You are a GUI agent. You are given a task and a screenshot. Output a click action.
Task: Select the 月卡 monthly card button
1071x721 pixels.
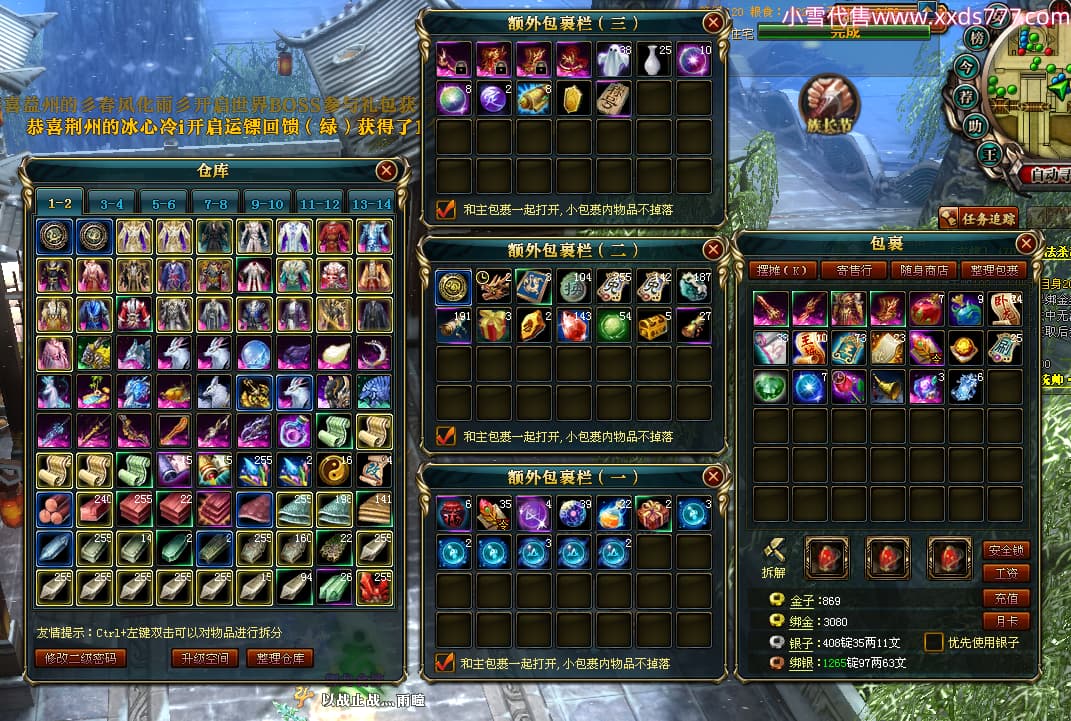click(x=1006, y=621)
